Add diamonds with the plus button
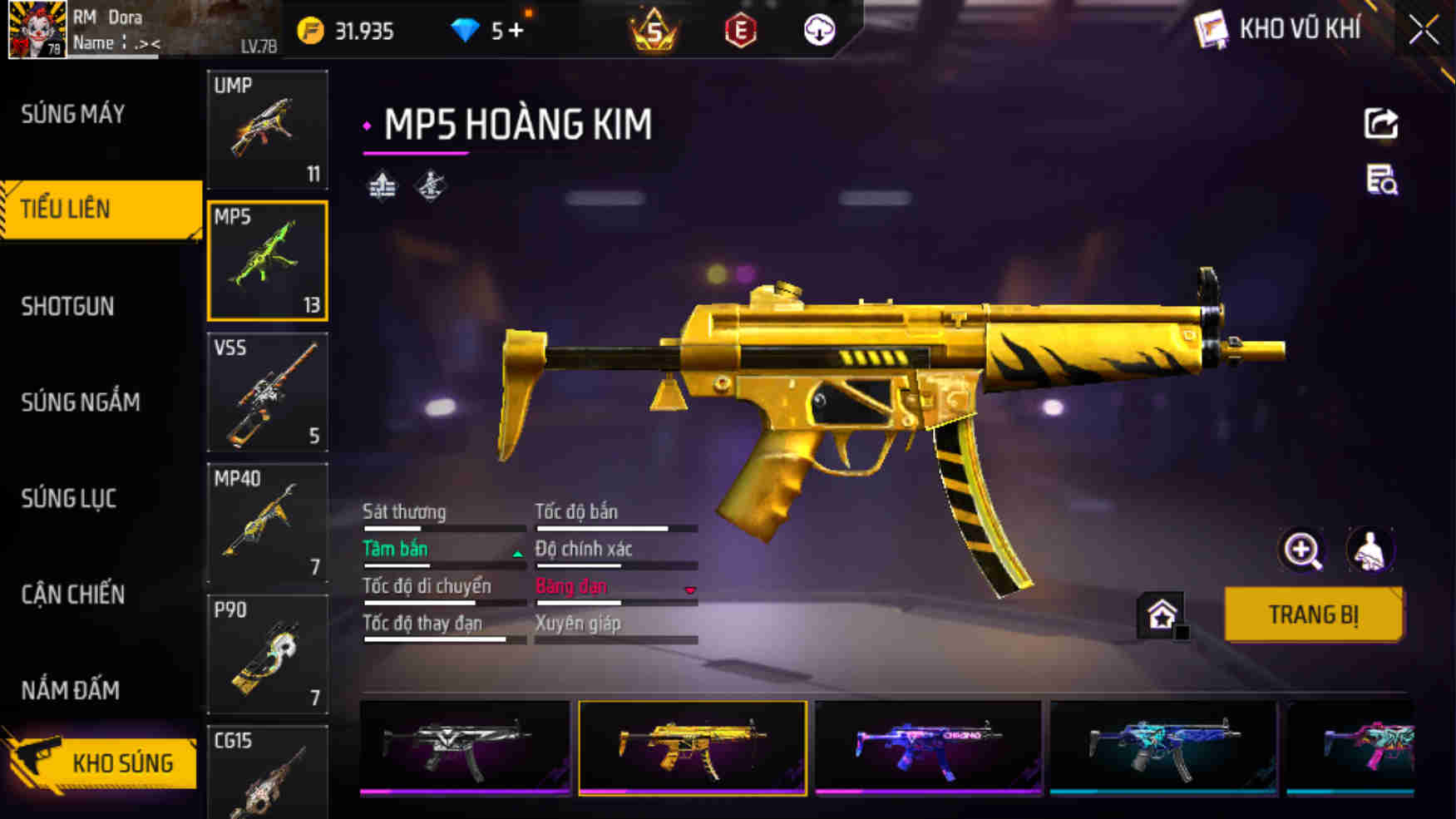The width and height of the screenshot is (1456, 819). click(516, 31)
